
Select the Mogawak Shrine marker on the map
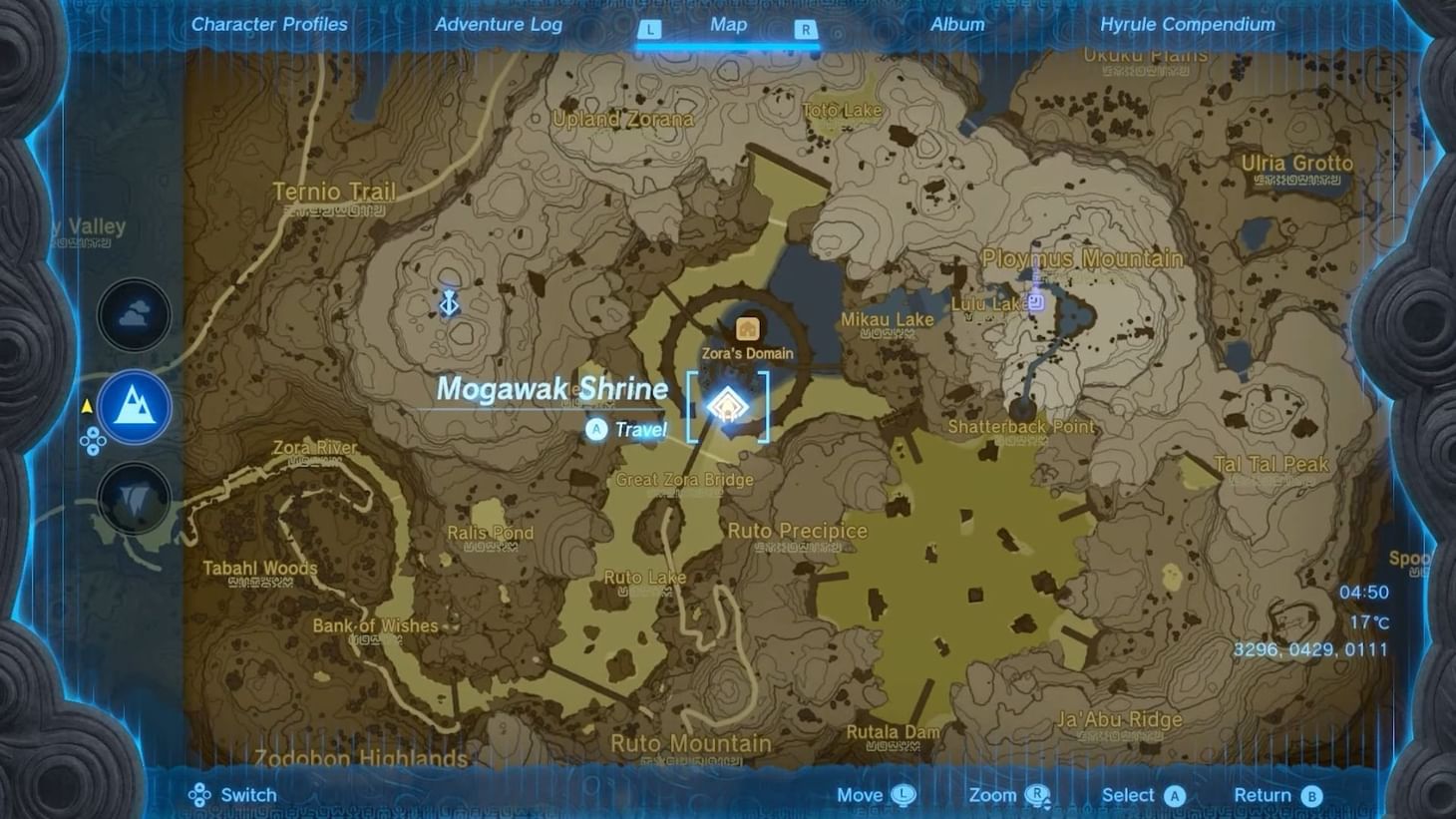tap(728, 405)
